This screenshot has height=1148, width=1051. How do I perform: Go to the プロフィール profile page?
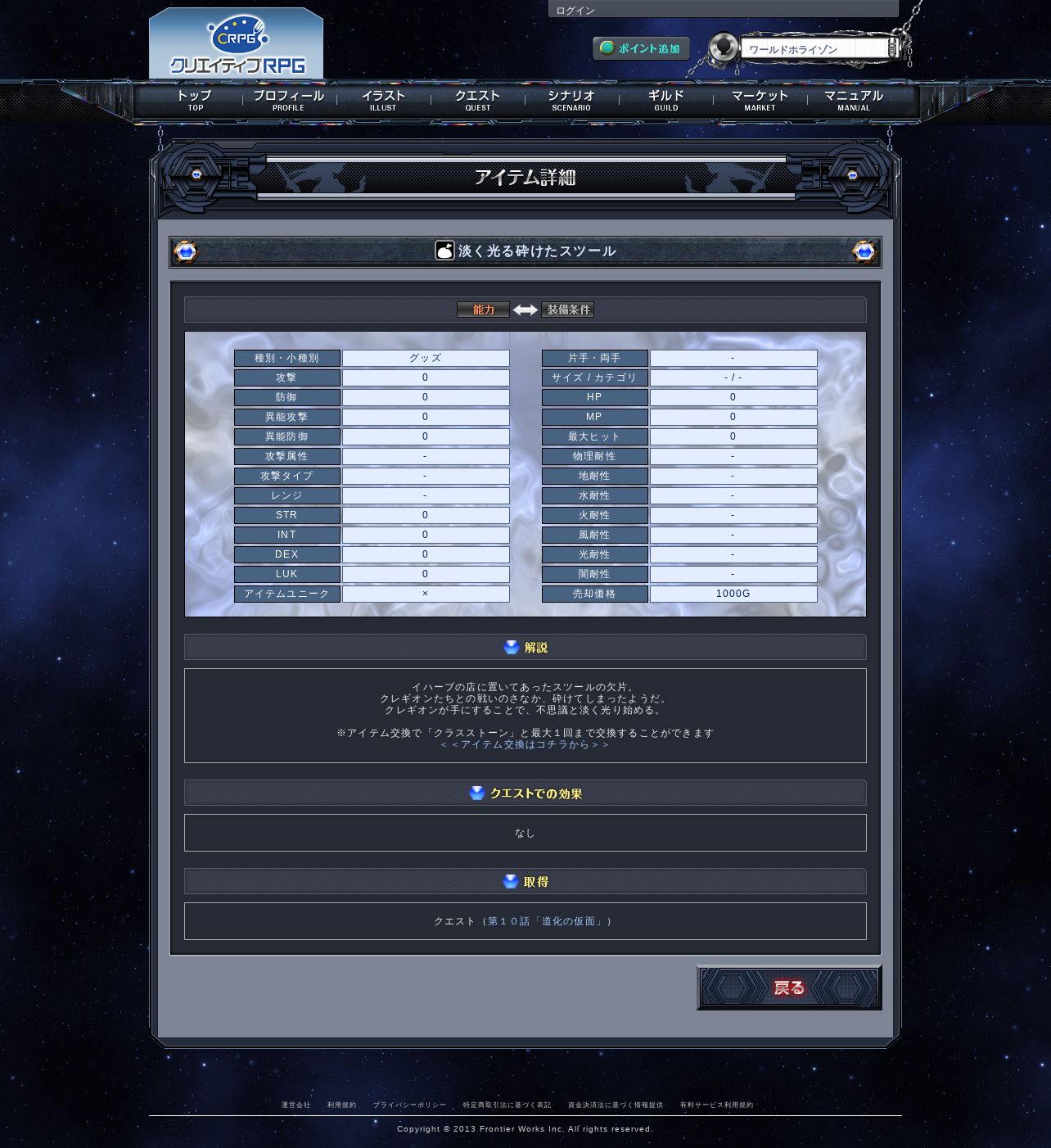click(288, 100)
